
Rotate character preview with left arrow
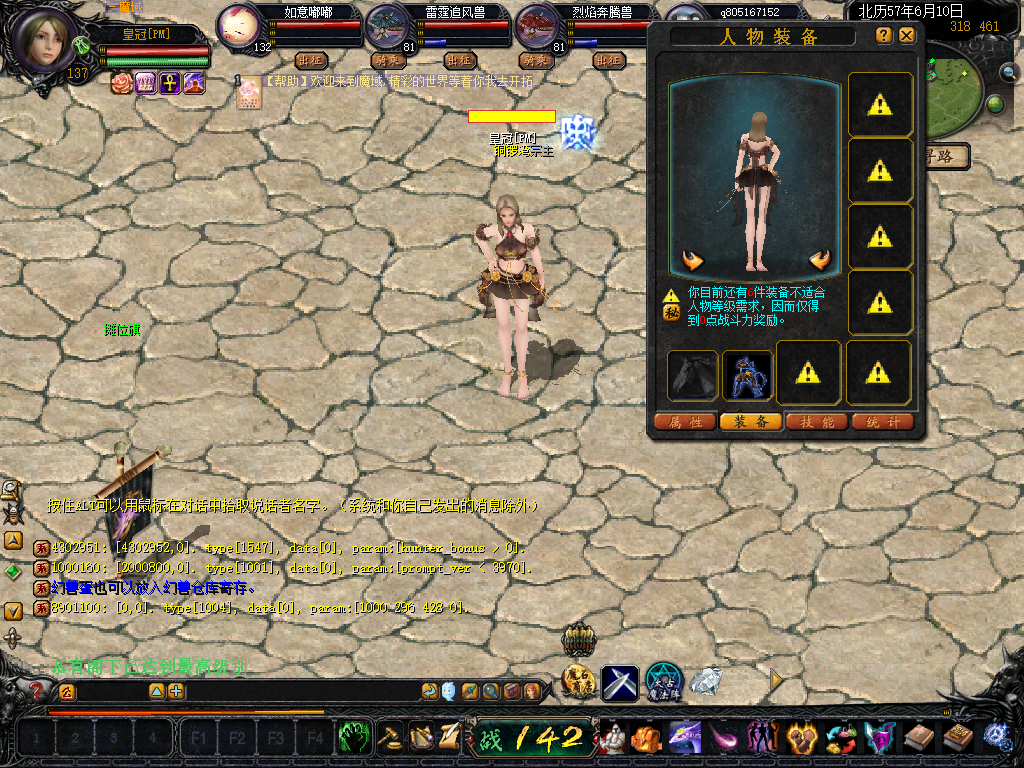point(692,261)
